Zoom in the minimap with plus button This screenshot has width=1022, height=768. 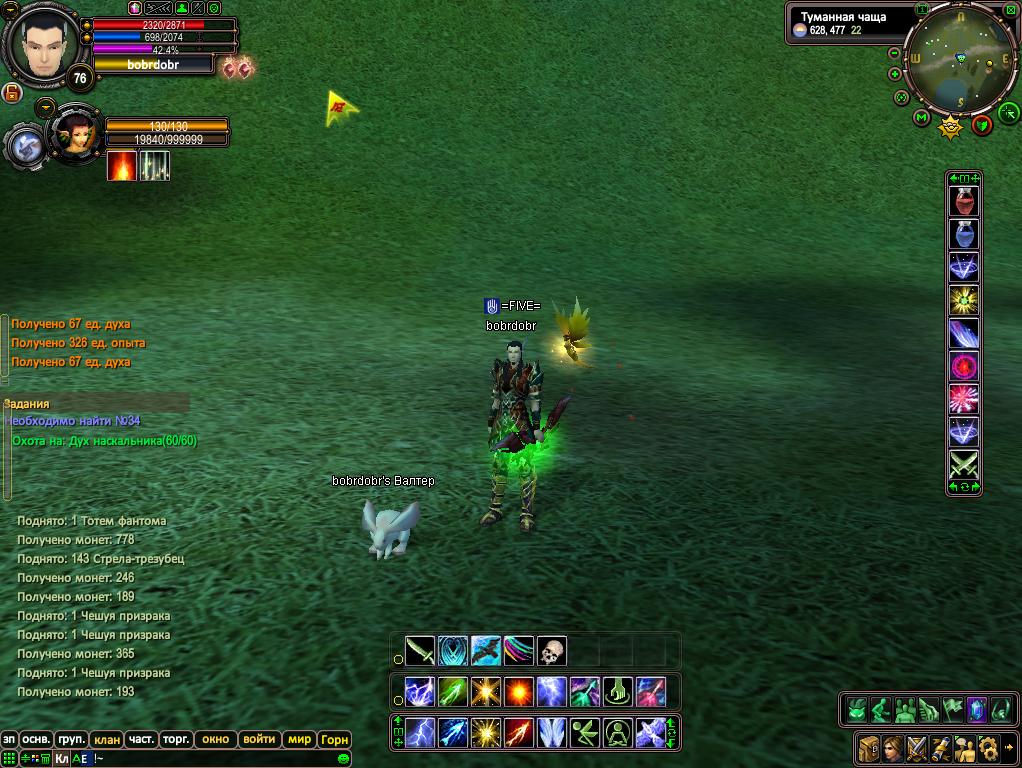point(895,73)
